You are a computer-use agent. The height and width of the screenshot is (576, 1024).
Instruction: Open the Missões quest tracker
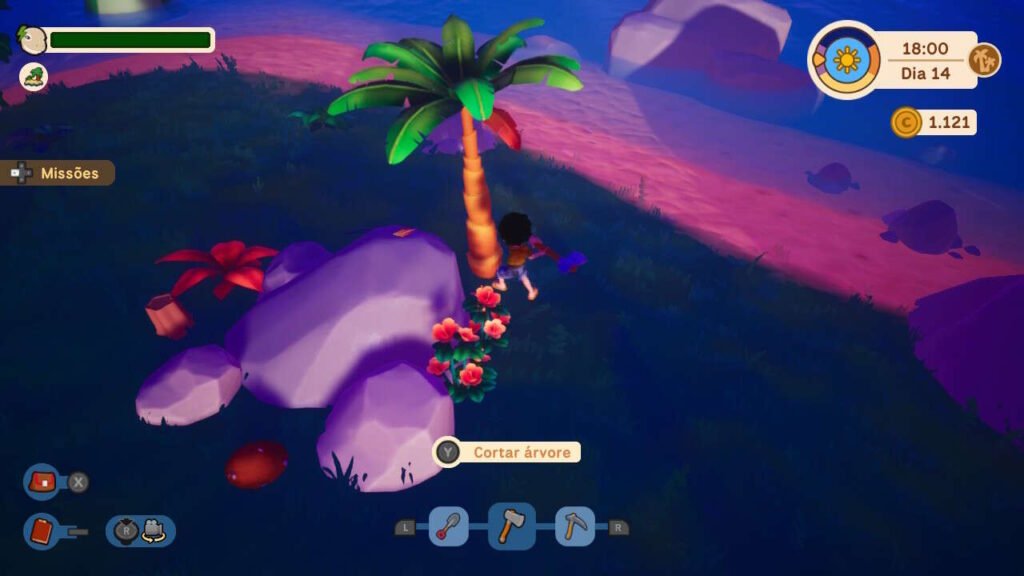coord(60,173)
